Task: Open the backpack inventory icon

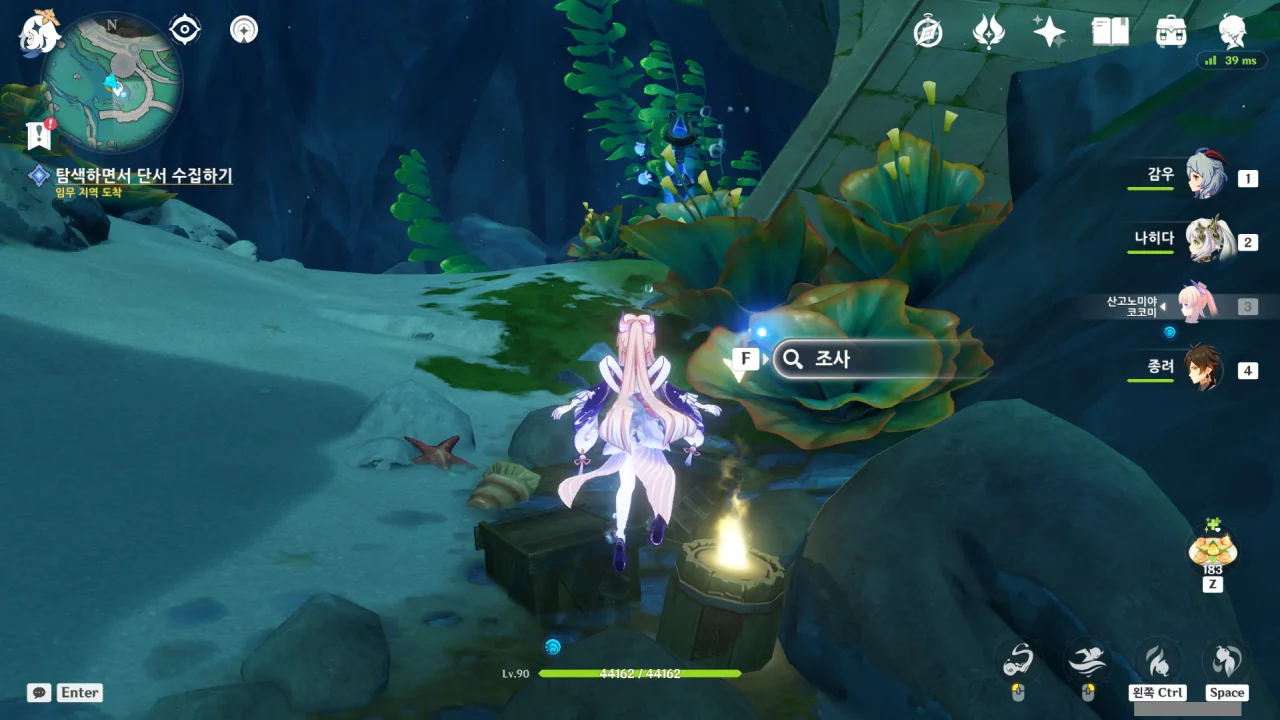Action: click(x=1171, y=32)
